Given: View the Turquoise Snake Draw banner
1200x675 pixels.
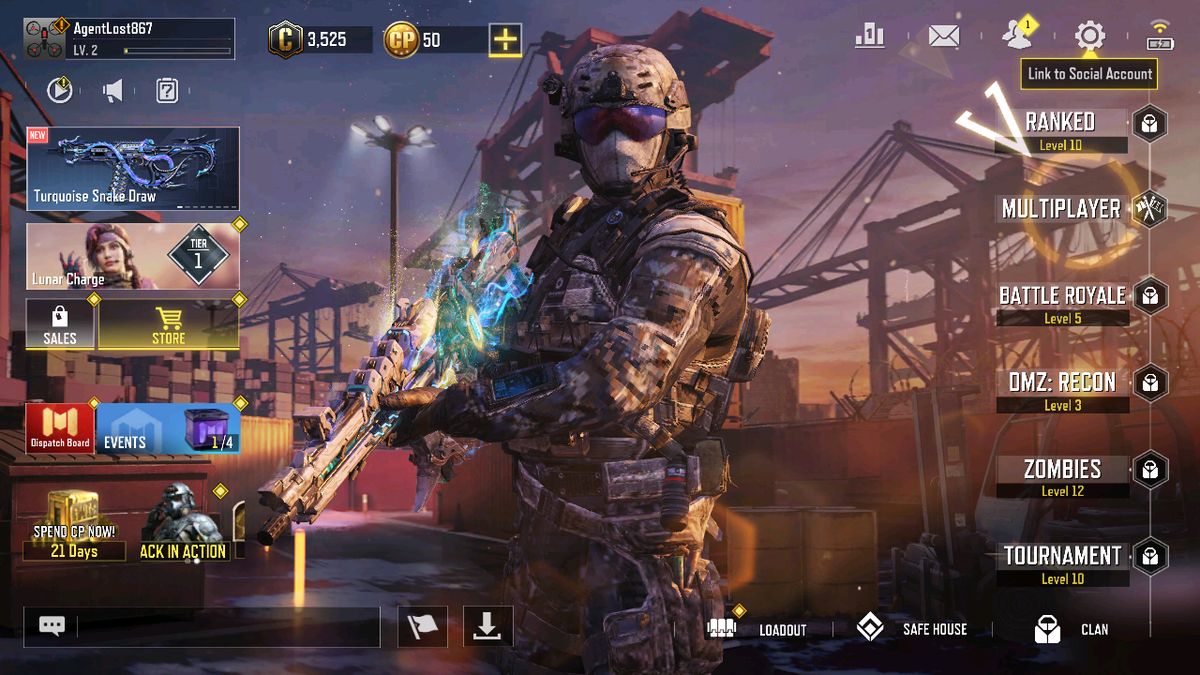Looking at the screenshot, I should (x=133, y=168).
